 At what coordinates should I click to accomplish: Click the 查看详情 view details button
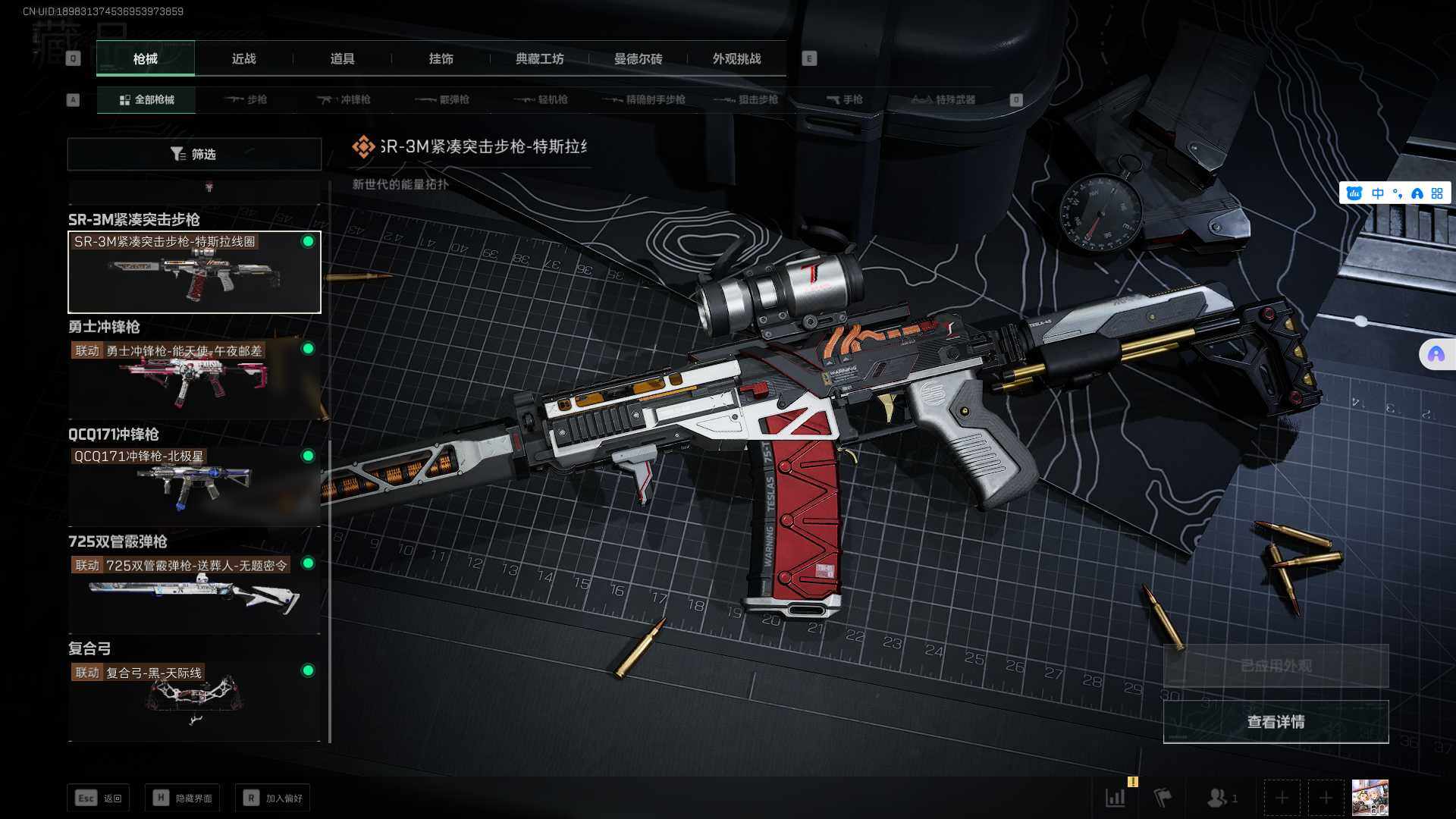point(1276,722)
